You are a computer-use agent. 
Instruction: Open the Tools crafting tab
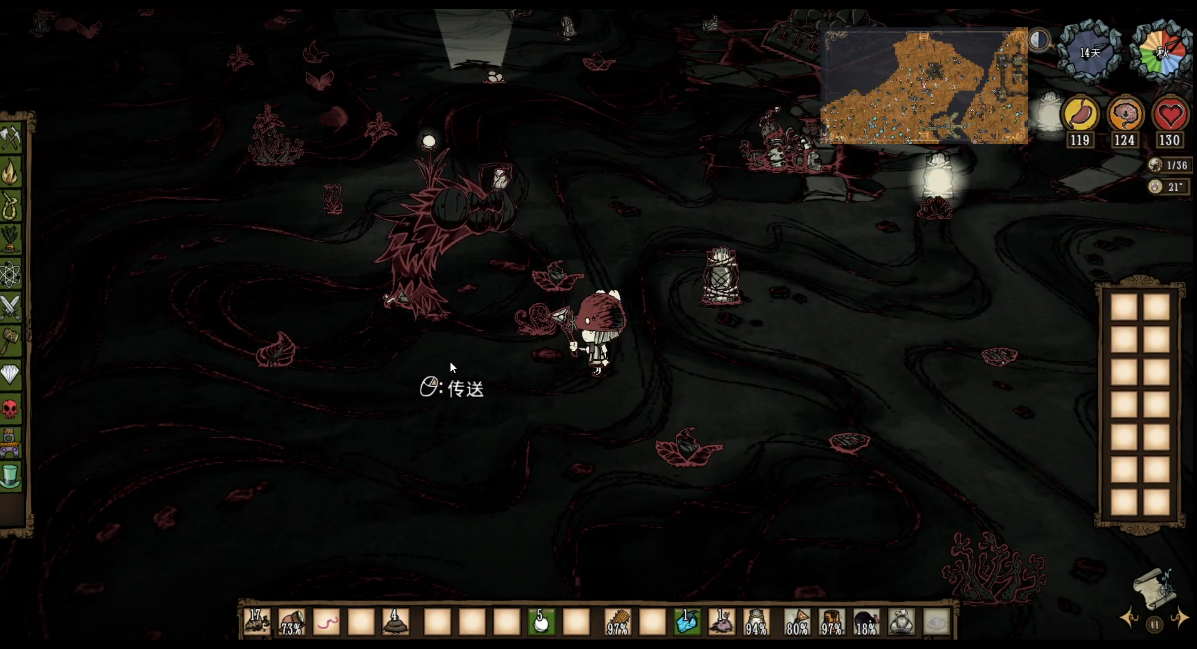[x=12, y=137]
